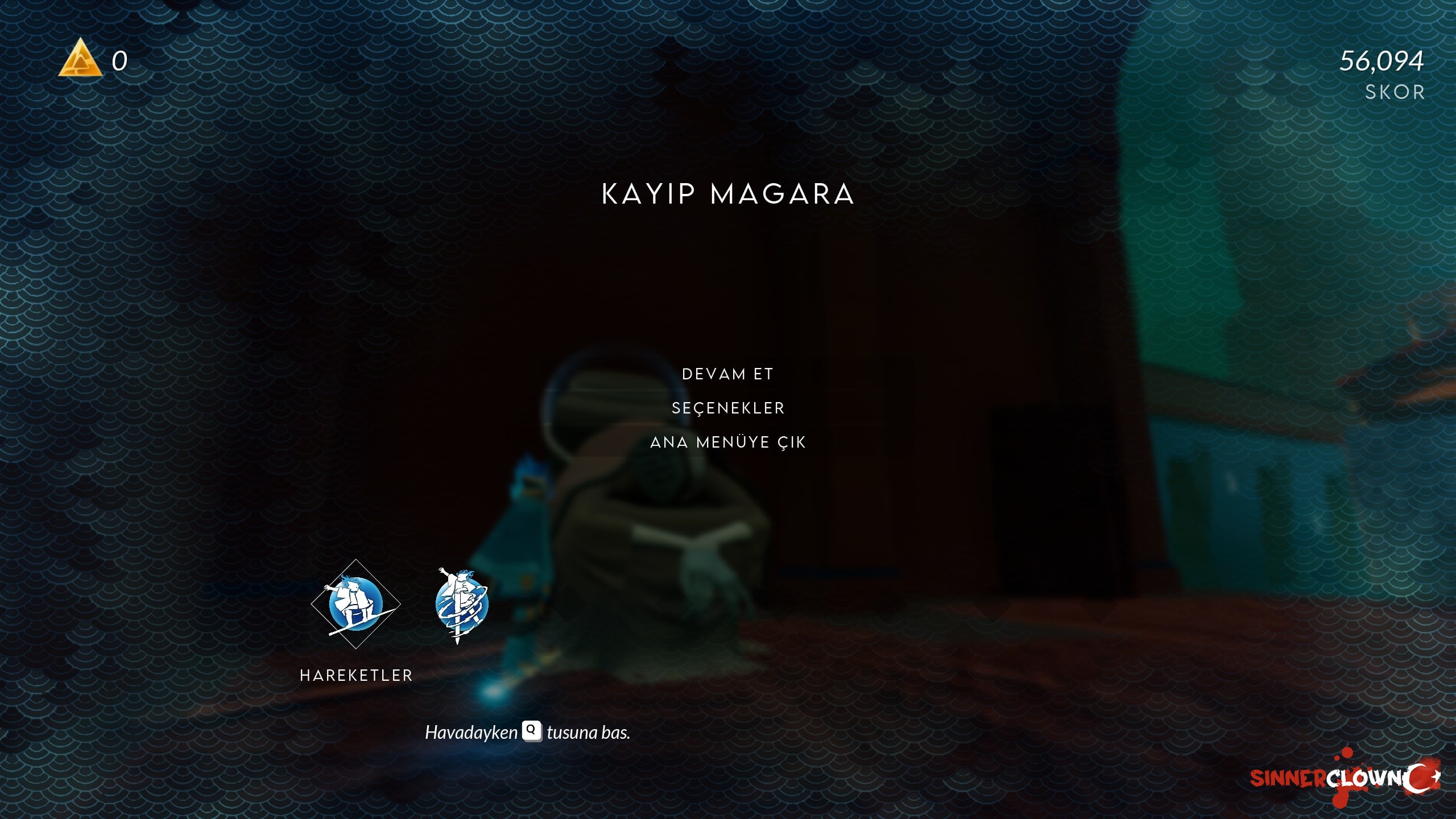Choose Devam Et to resume the game
The height and width of the screenshot is (819, 1456).
click(727, 374)
